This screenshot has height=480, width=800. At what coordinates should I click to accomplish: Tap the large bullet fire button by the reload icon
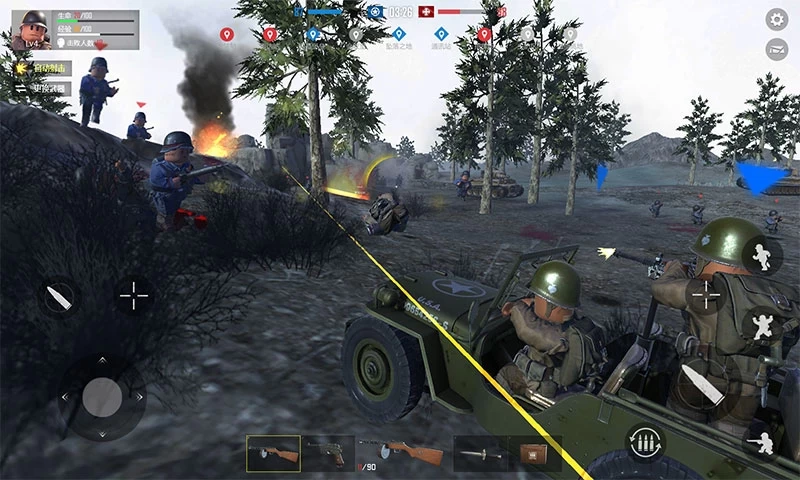tap(701, 384)
